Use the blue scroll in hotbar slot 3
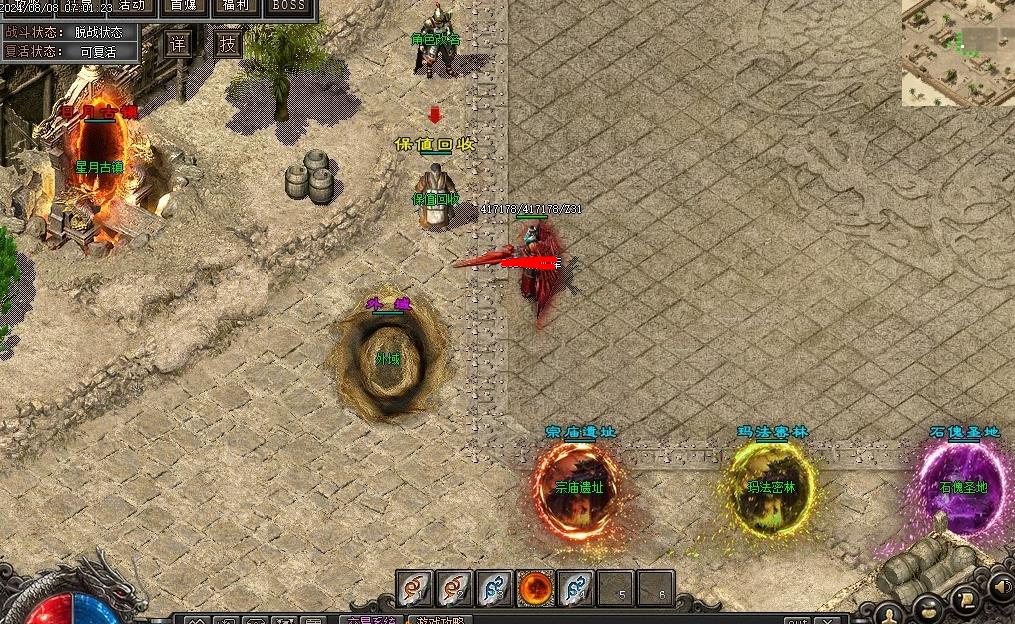Screen dimensions: 1015x624 pos(495,589)
